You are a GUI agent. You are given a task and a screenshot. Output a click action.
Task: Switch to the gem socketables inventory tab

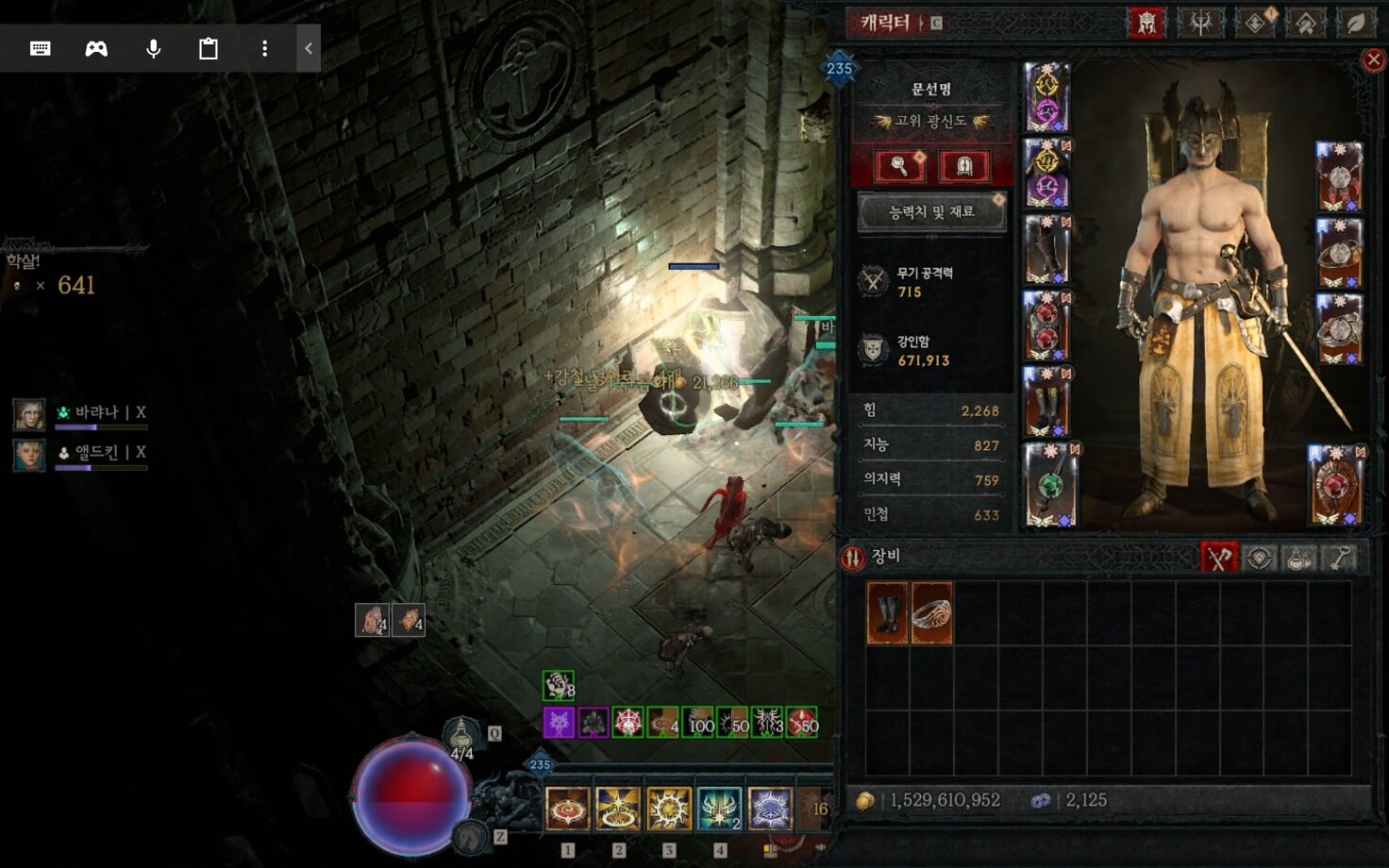click(x=1259, y=558)
